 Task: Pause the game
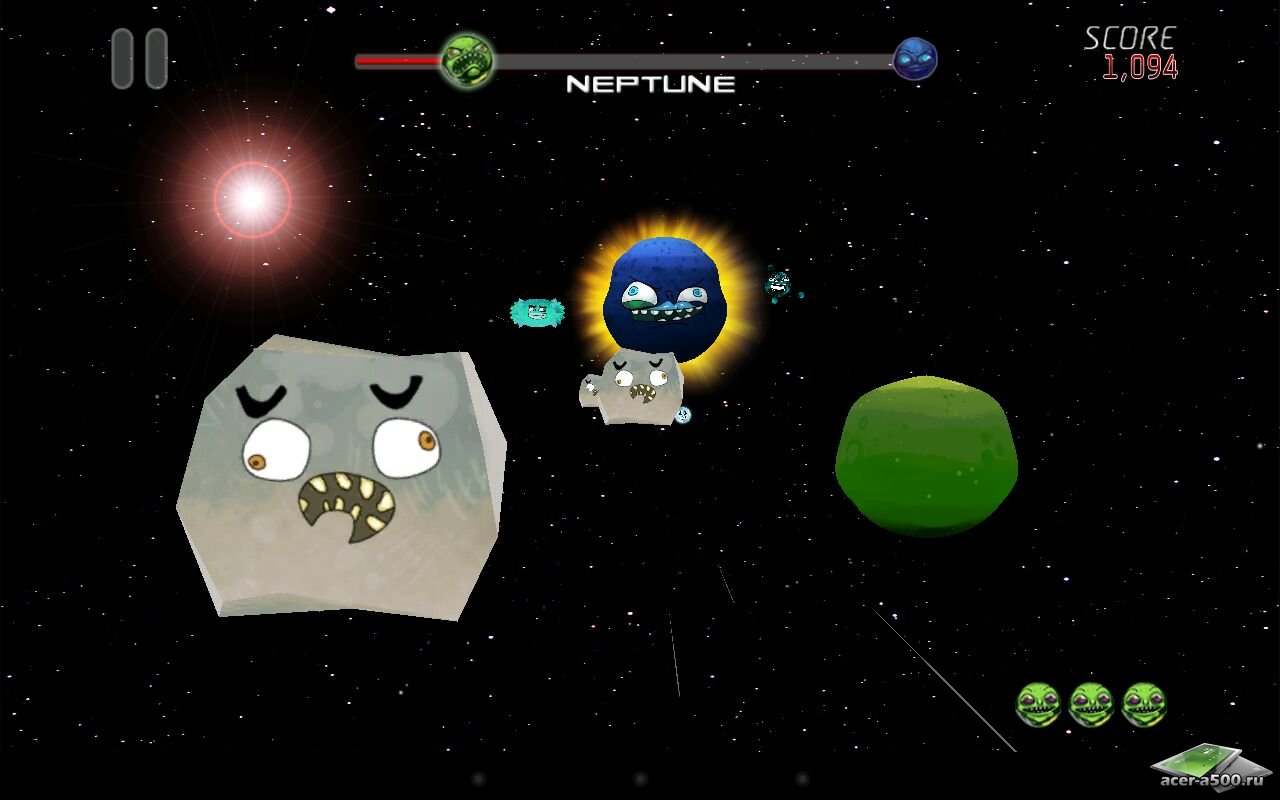139,59
